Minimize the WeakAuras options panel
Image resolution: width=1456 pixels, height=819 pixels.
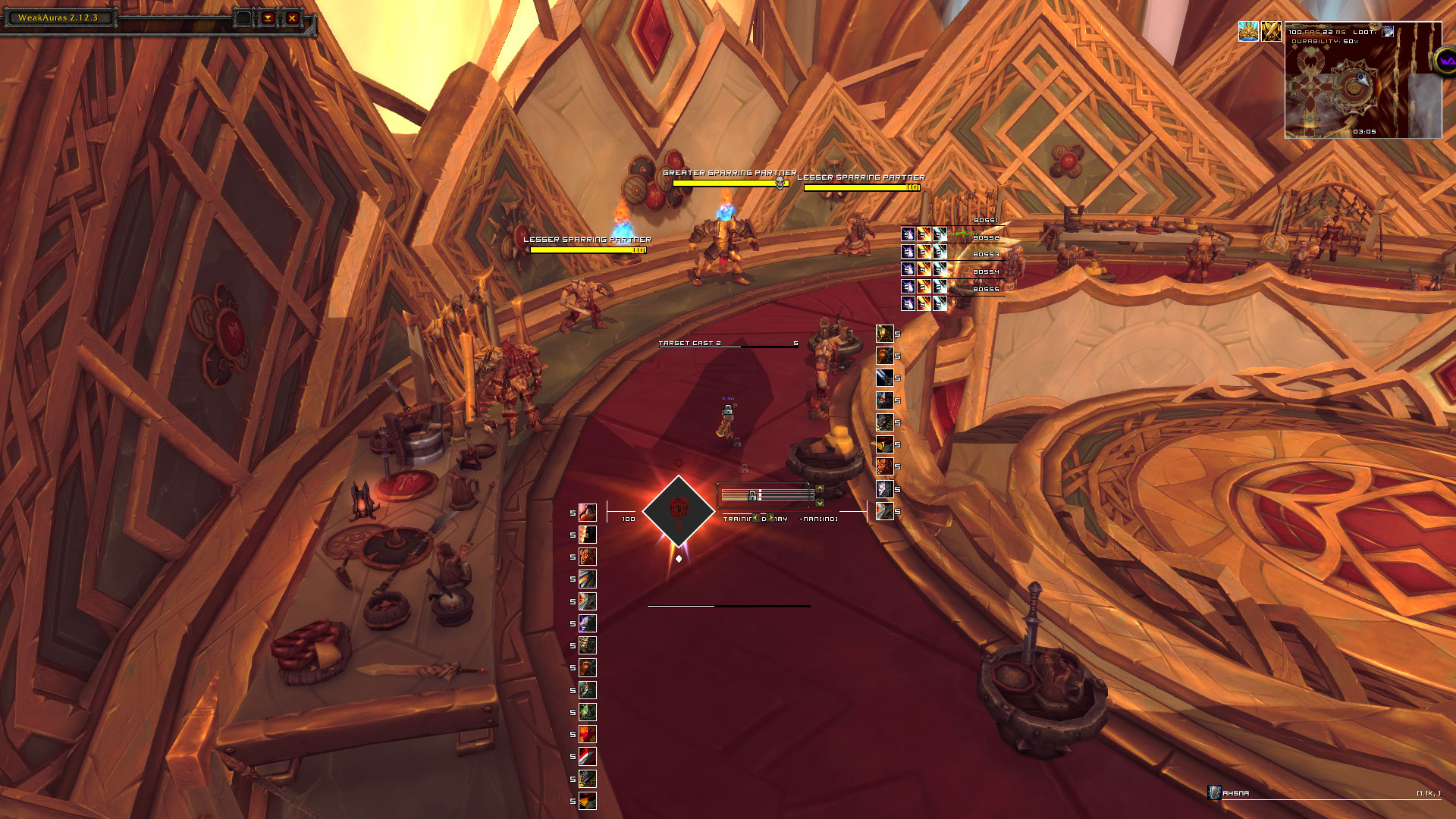(x=268, y=18)
